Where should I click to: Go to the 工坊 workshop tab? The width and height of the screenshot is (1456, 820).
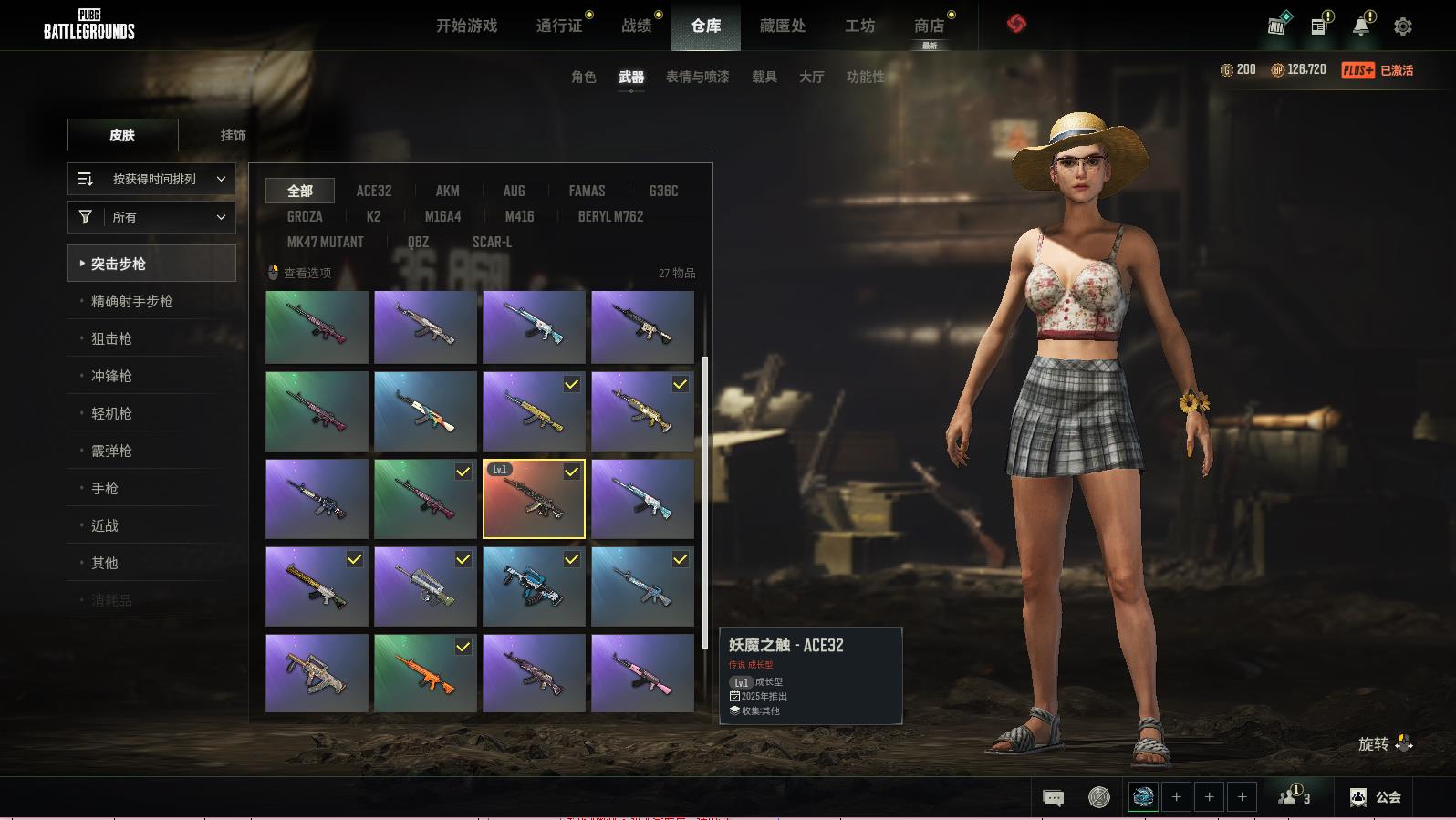coord(859,26)
